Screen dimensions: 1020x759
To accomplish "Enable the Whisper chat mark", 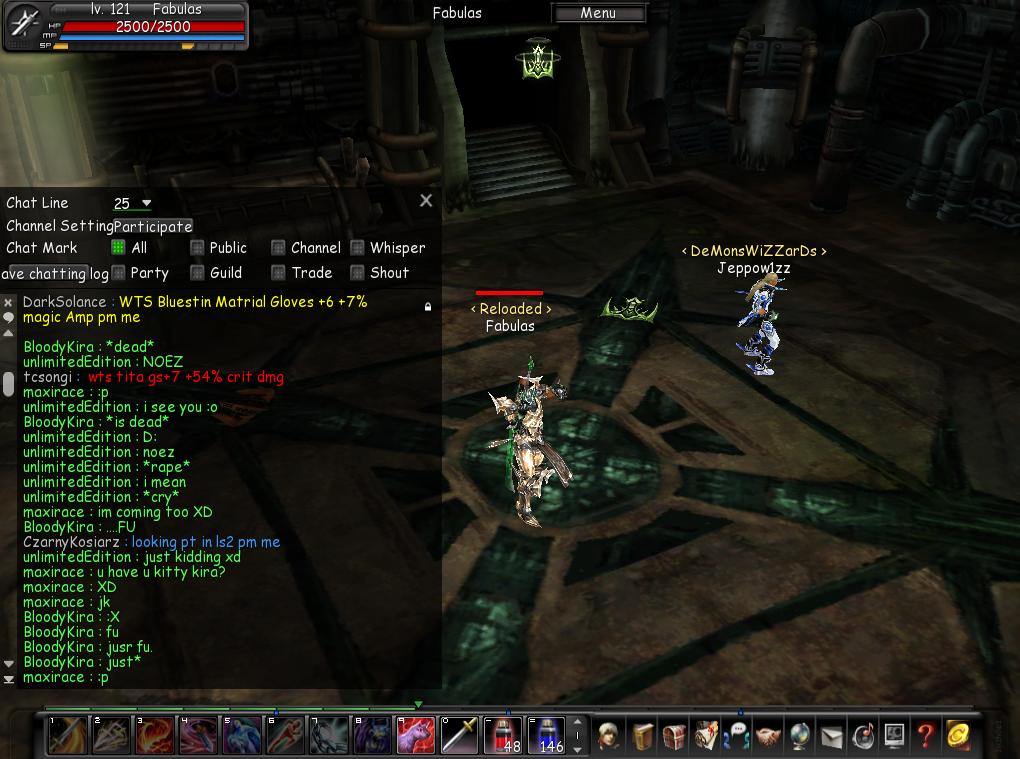I will [x=357, y=248].
